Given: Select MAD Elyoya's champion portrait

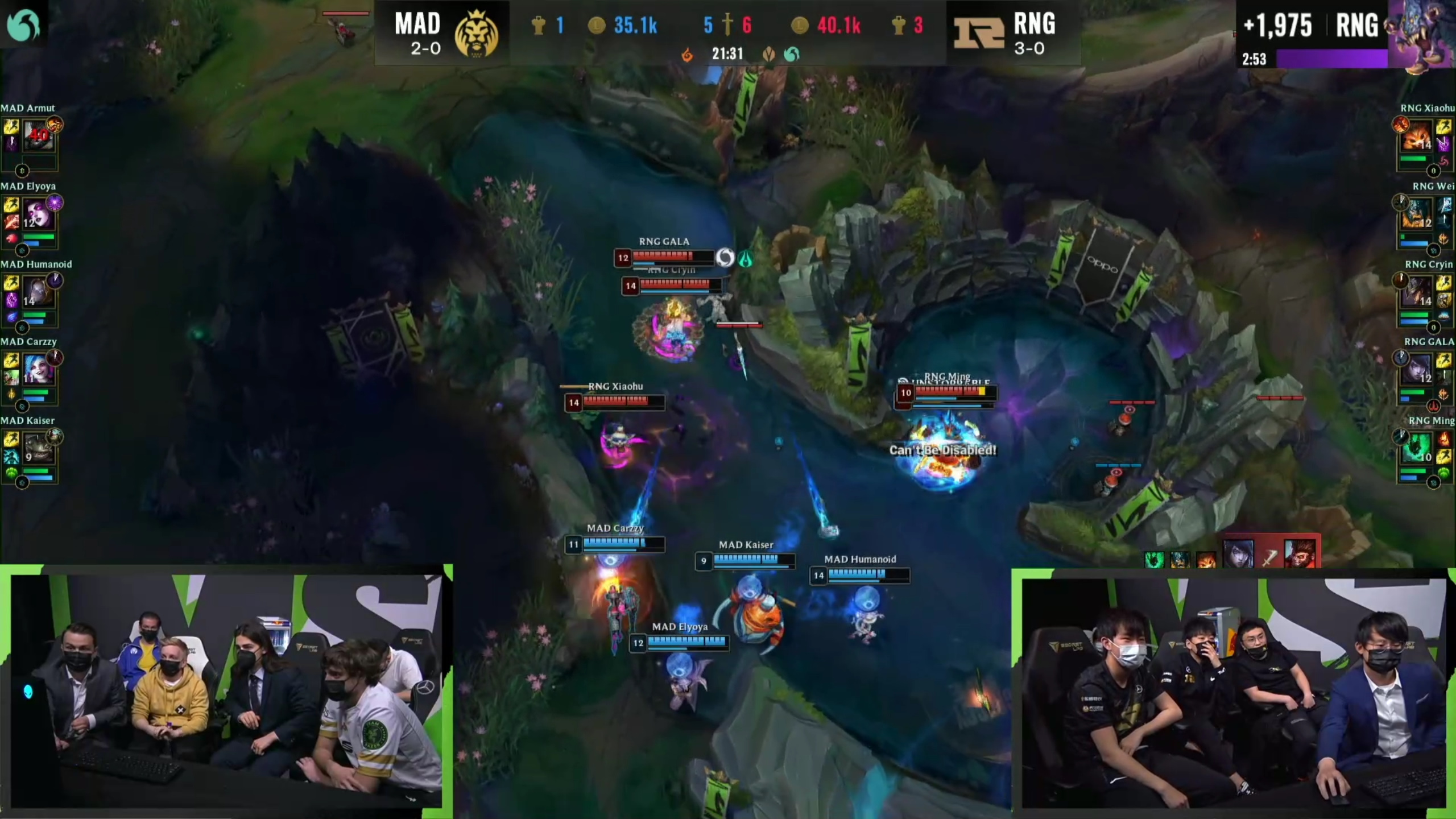Looking at the screenshot, I should [x=39, y=214].
